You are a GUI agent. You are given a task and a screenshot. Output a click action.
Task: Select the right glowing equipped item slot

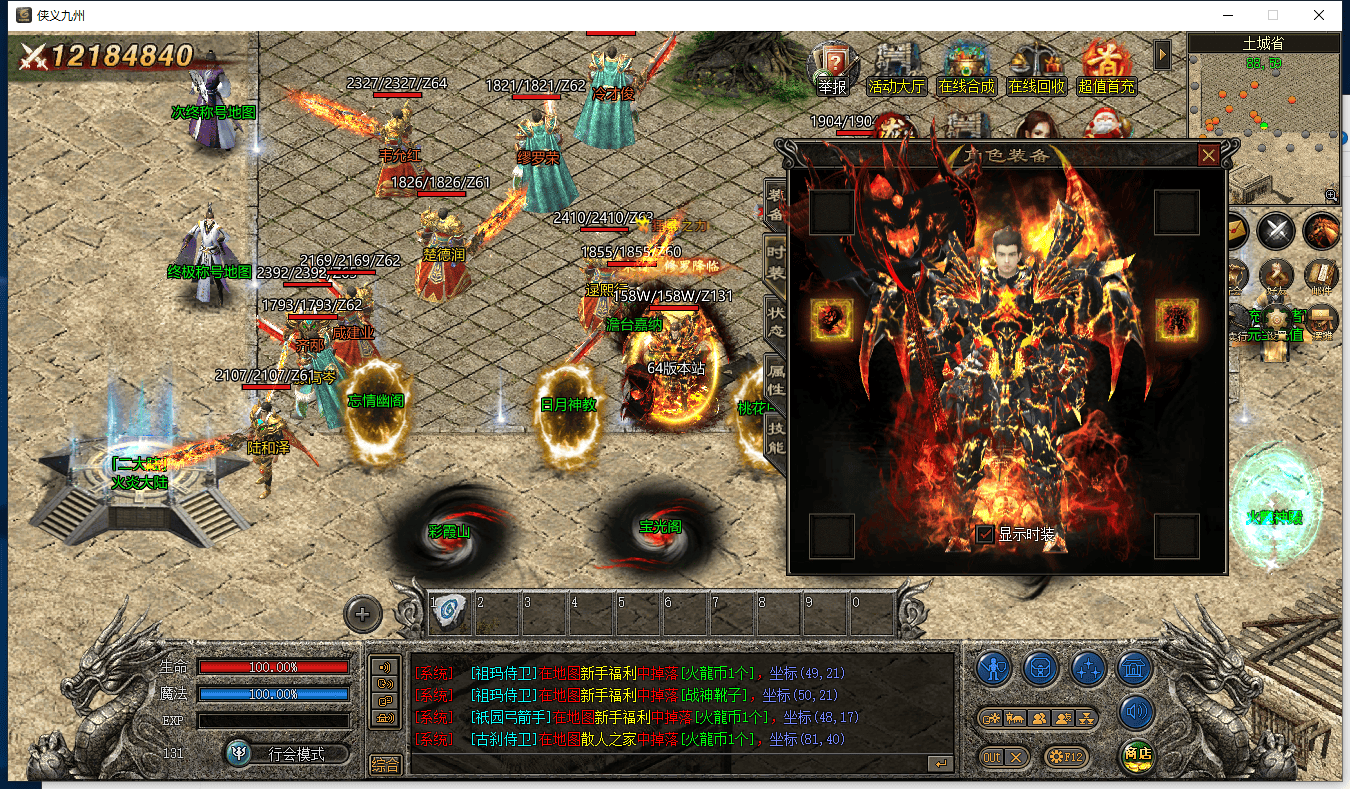pyautogui.click(x=1177, y=320)
